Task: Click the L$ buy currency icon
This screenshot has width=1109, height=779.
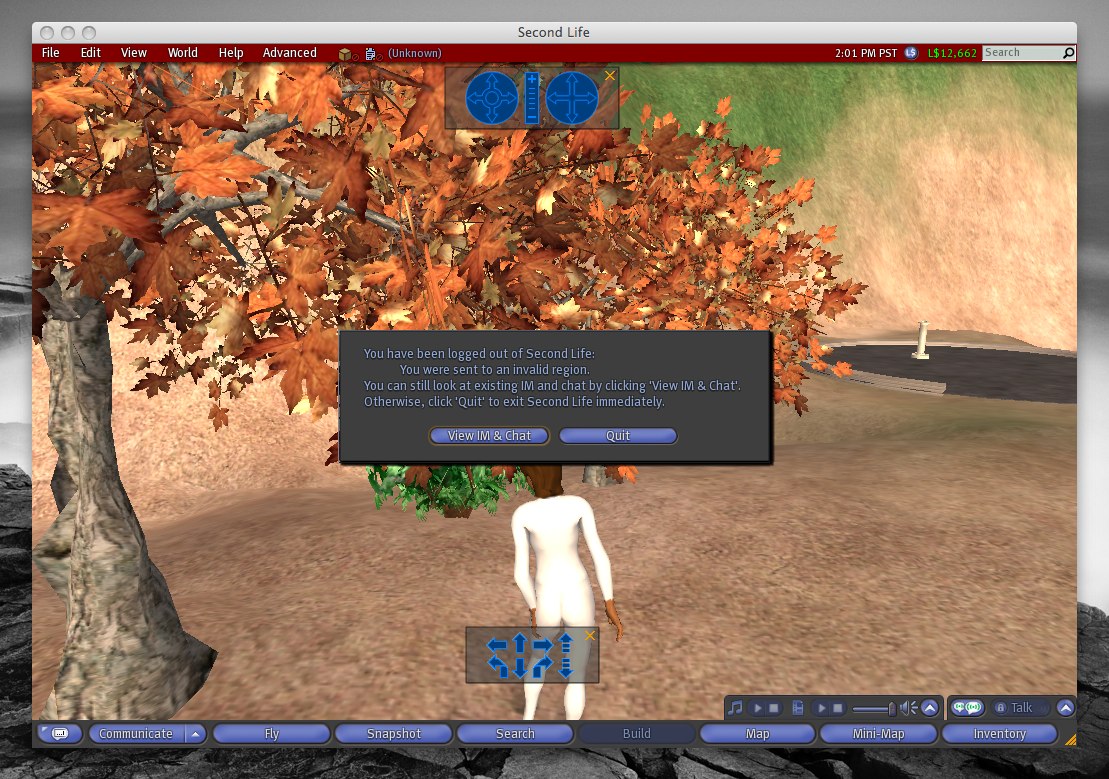Action: 911,53
